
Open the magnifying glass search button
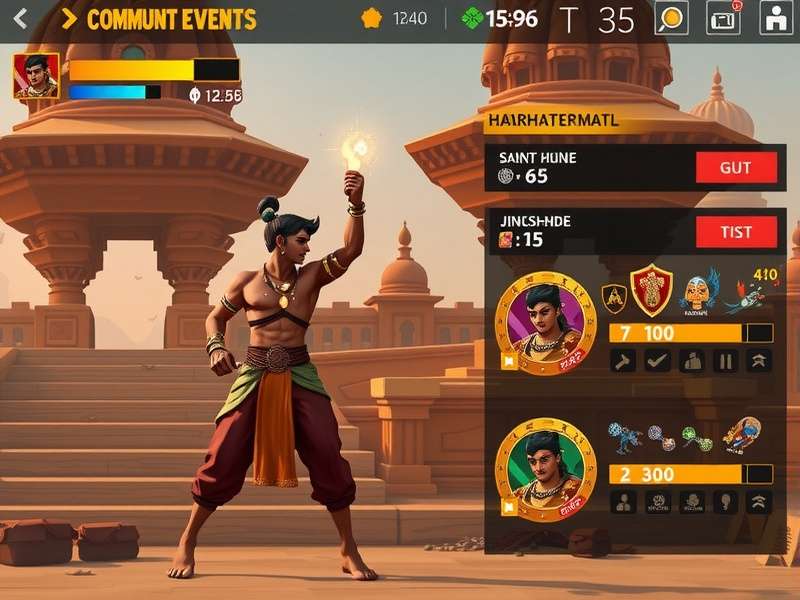pos(671,18)
